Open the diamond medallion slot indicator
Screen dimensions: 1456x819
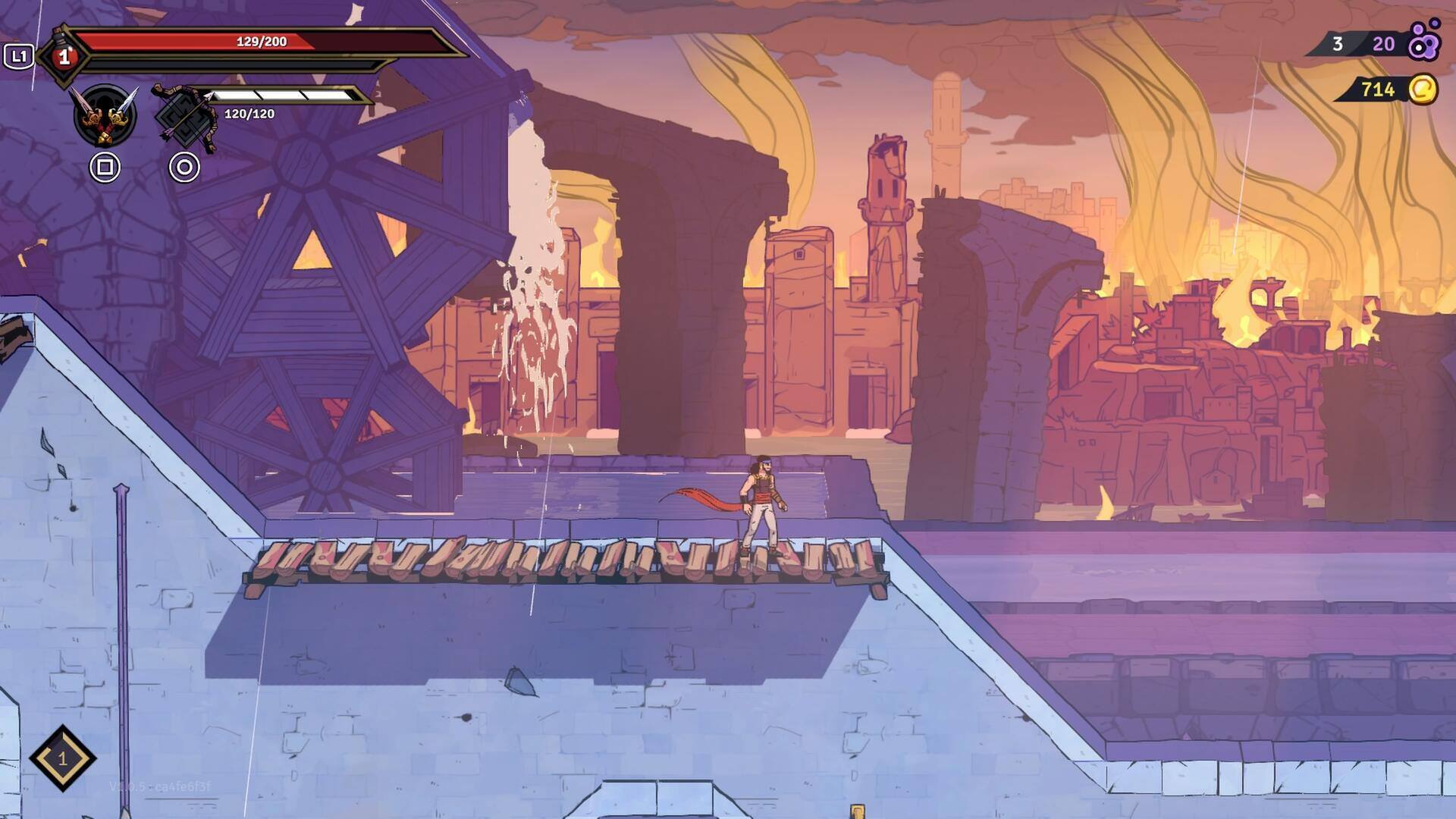pos(62,758)
